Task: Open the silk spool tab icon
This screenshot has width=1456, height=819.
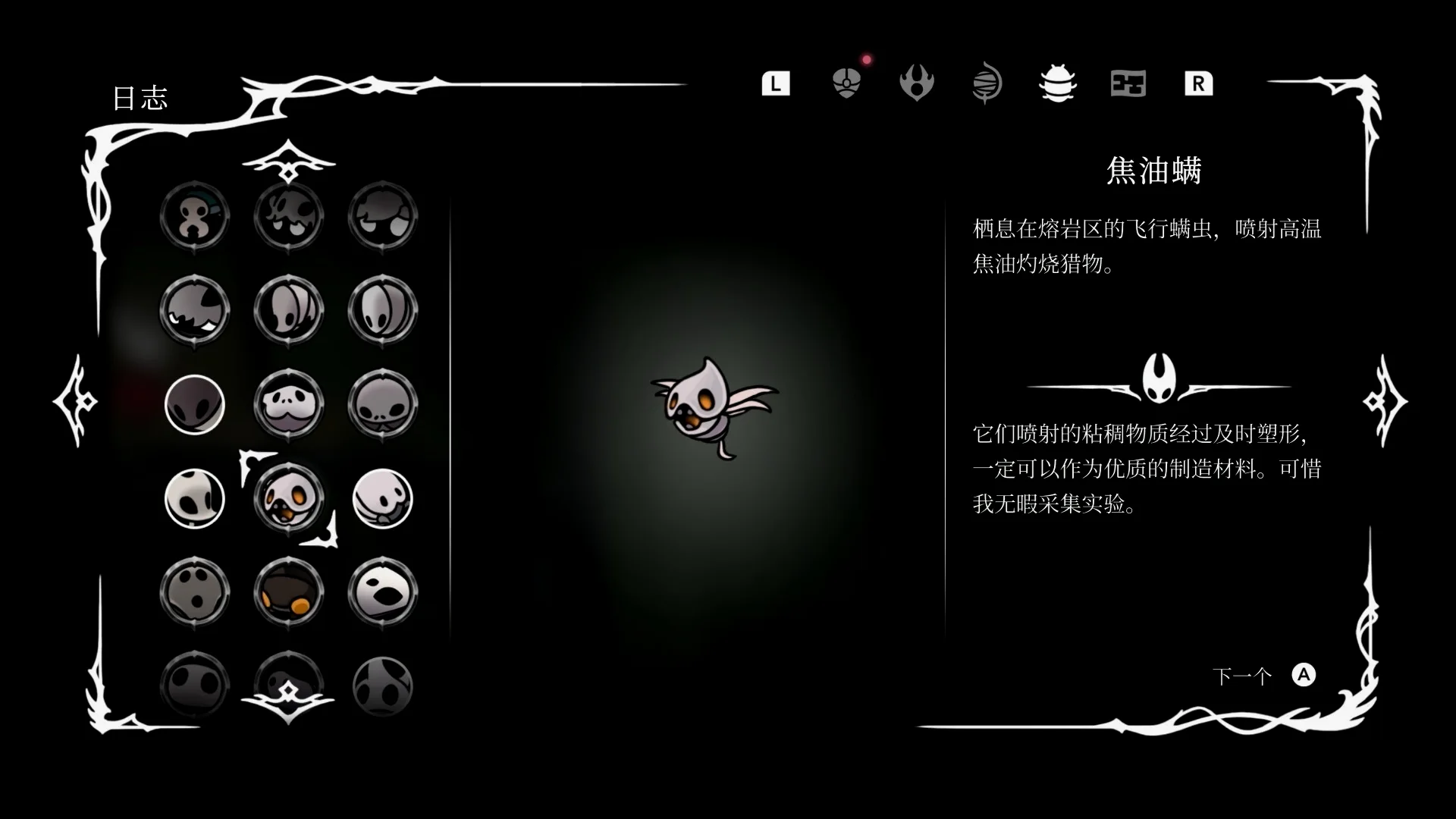Action: (986, 83)
